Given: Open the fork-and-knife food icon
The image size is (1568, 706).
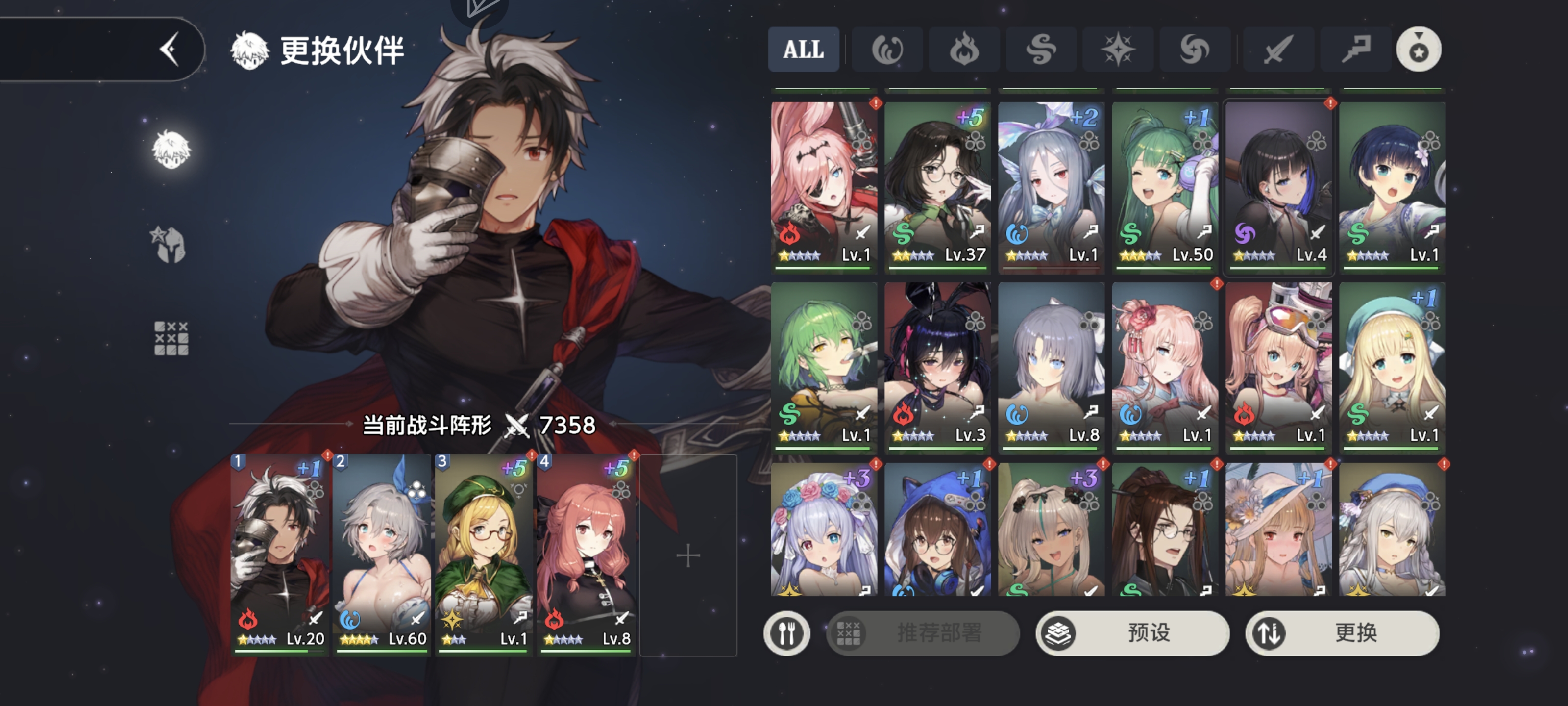Looking at the screenshot, I should [x=787, y=632].
